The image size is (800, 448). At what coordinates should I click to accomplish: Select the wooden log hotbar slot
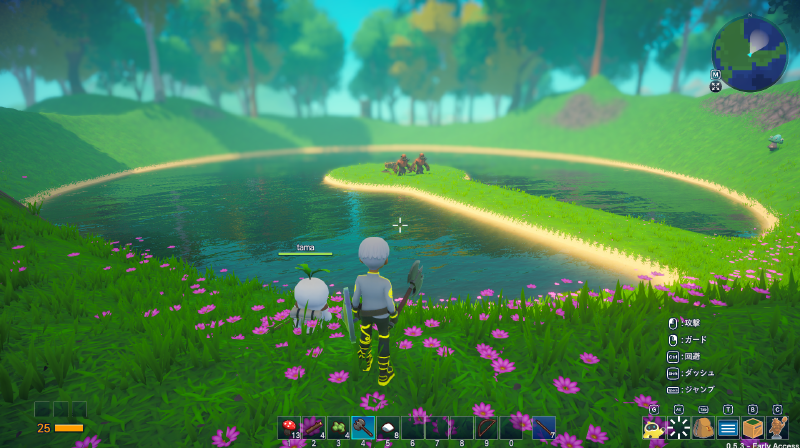314,427
